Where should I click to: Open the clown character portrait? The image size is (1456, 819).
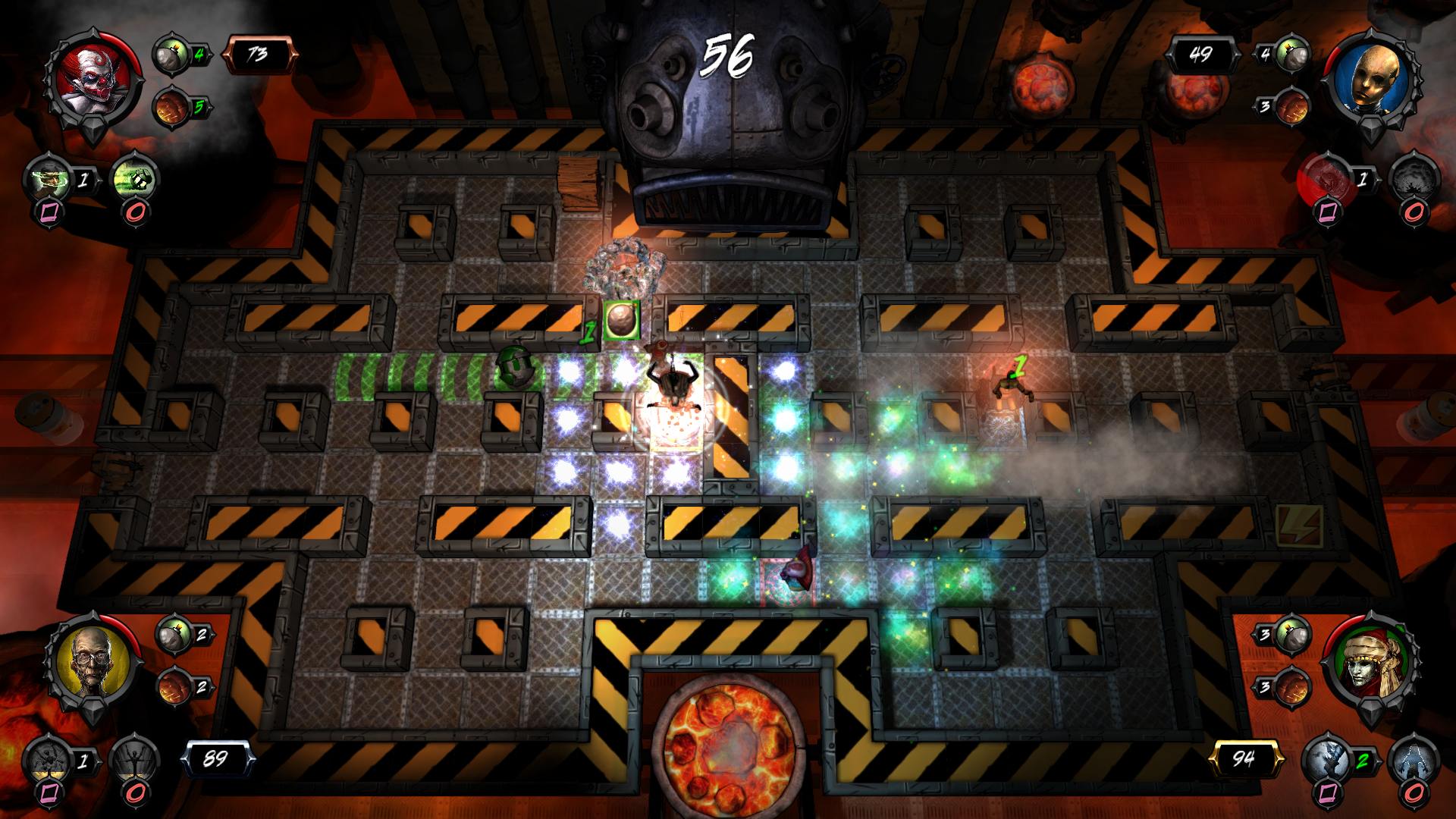point(95,80)
